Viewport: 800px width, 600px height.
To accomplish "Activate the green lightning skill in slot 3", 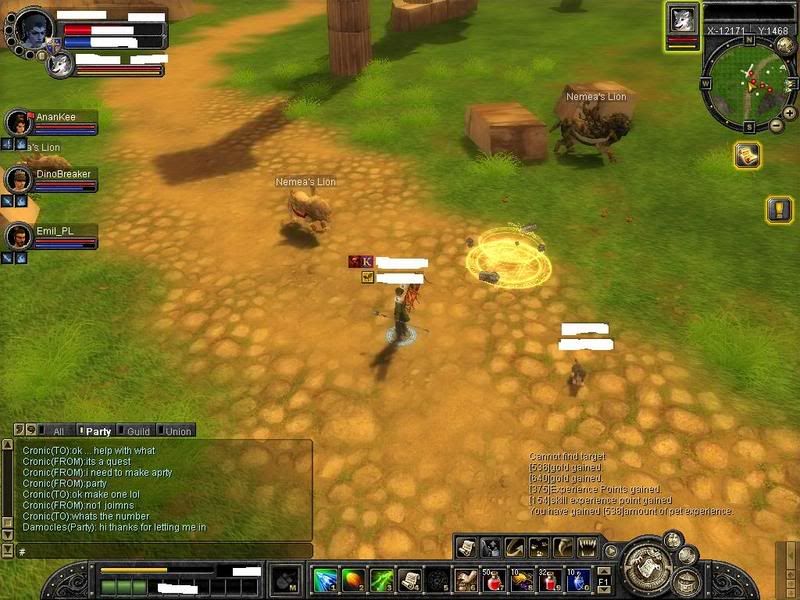I will (x=381, y=579).
